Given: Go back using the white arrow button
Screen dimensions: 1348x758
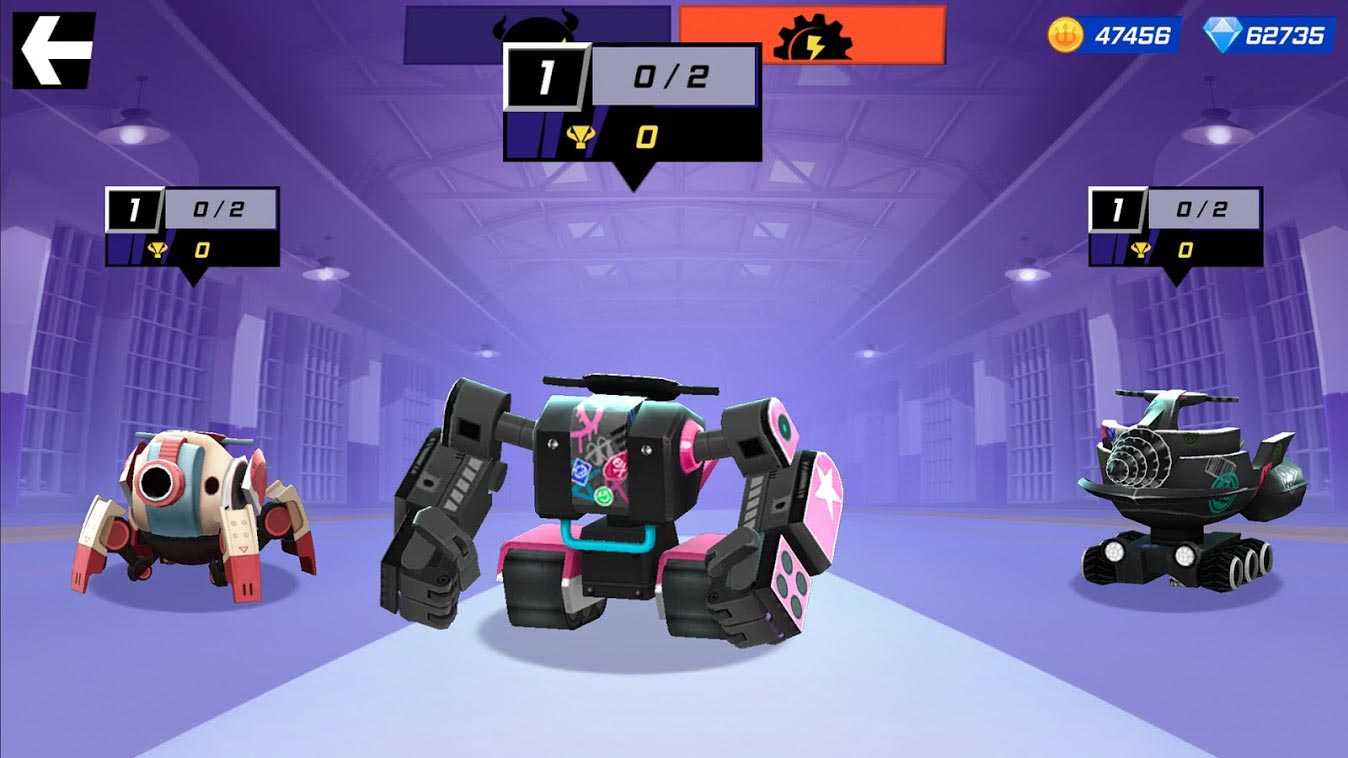Looking at the screenshot, I should tap(53, 50).
